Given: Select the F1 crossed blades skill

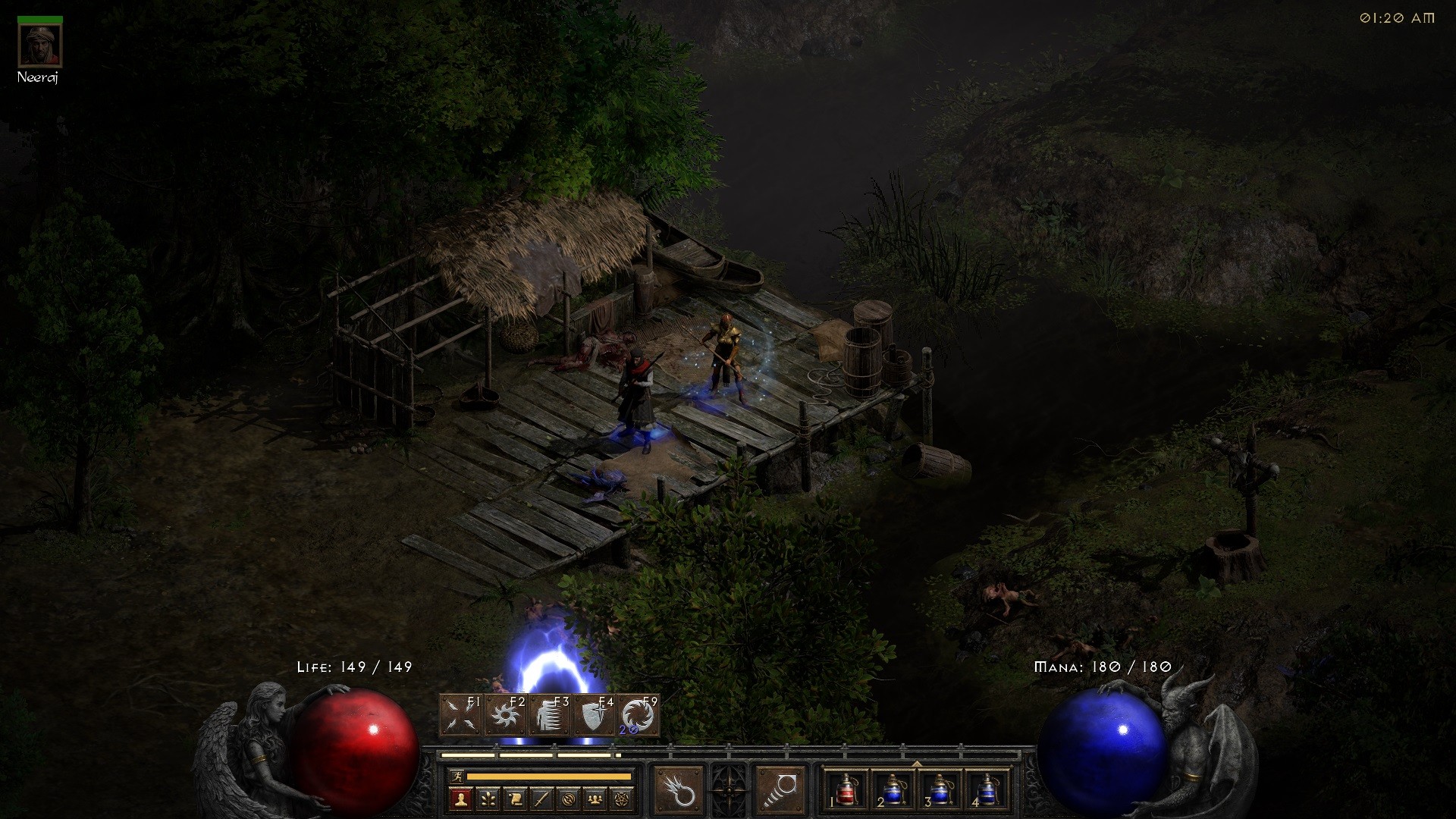Looking at the screenshot, I should coord(462,715).
